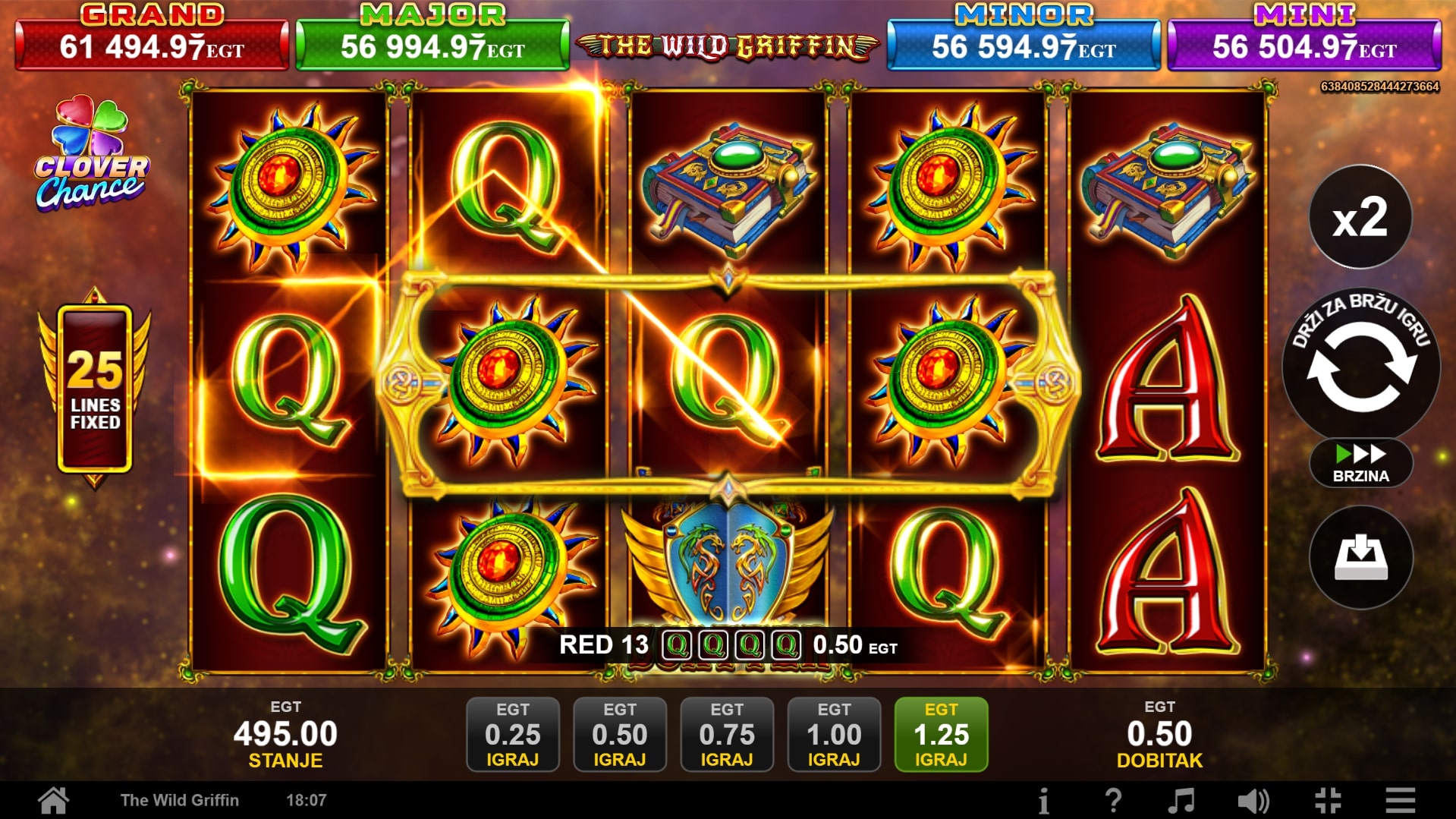Screen dimensions: 1456x819
Task: Activate the x2 gamble button
Action: 1360,217
